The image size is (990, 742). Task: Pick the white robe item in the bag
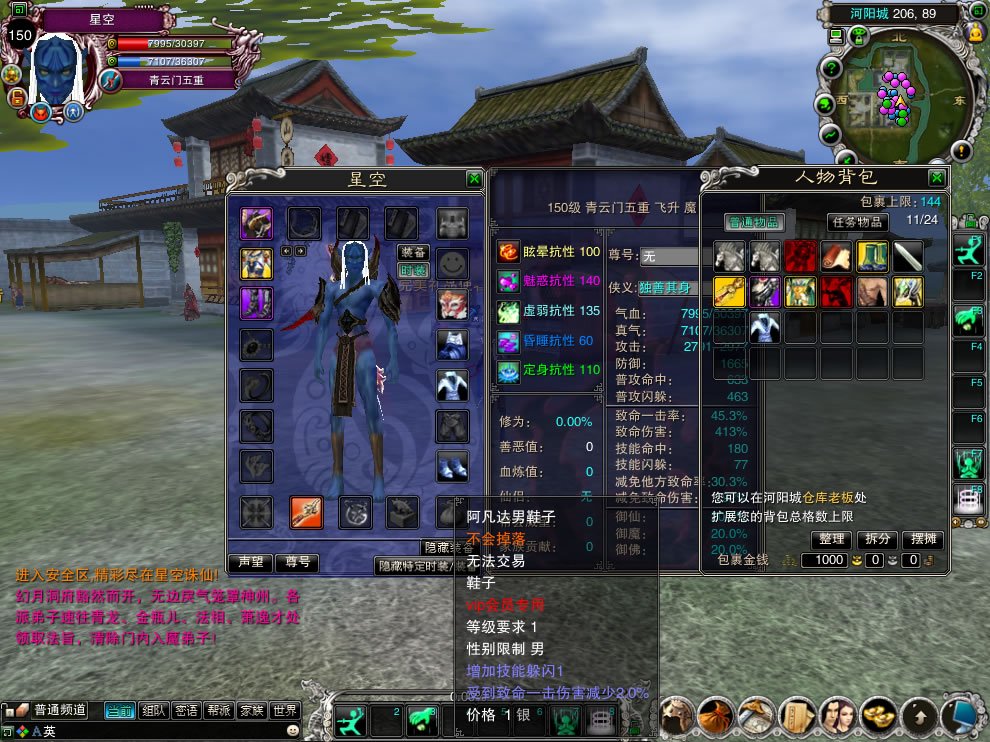[764, 326]
